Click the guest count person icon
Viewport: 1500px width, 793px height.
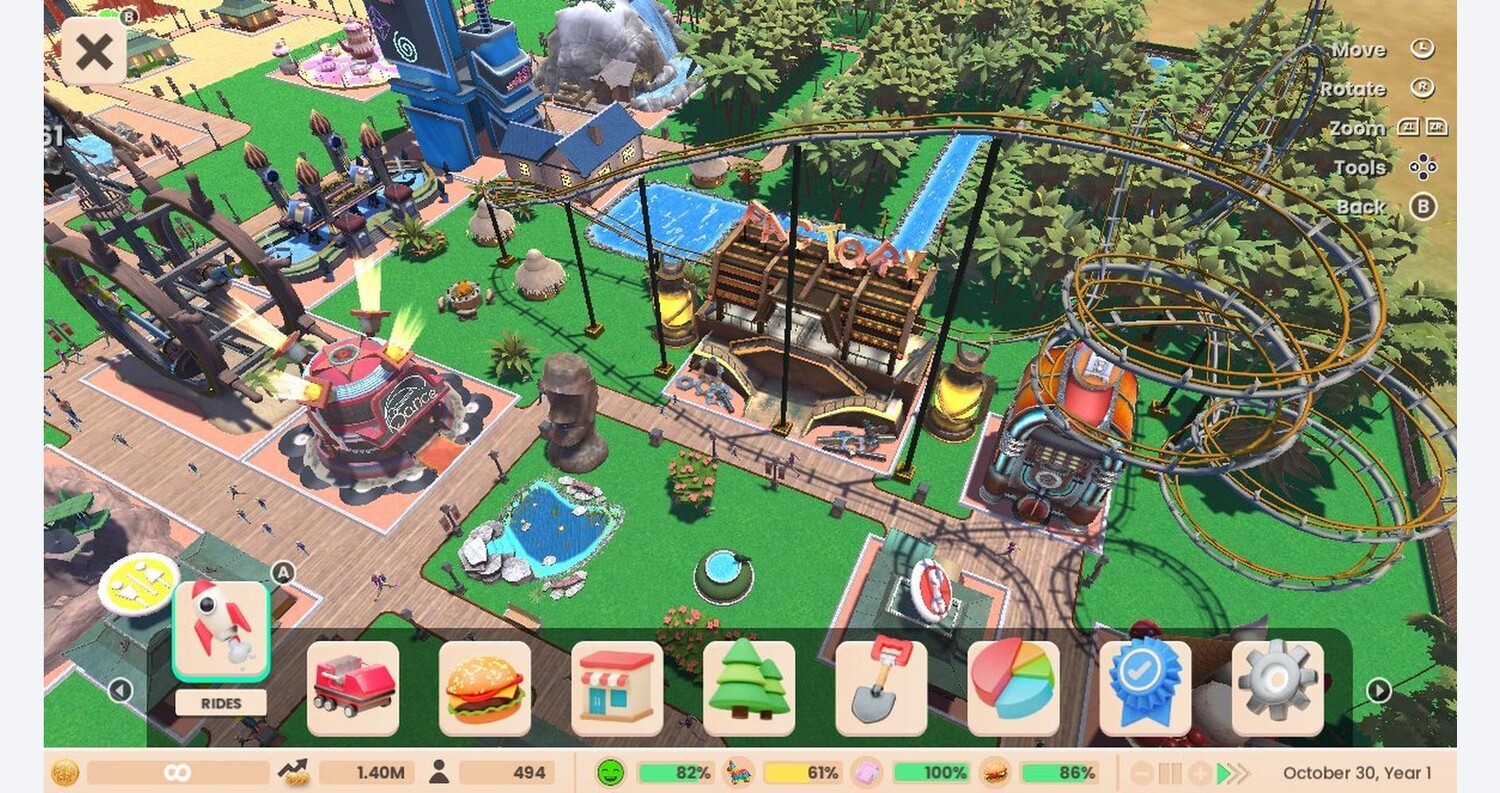pos(438,772)
